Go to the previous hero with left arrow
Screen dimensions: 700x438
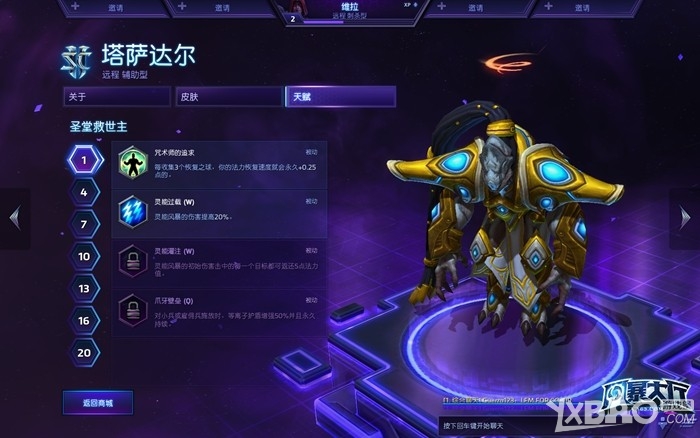pos(14,217)
